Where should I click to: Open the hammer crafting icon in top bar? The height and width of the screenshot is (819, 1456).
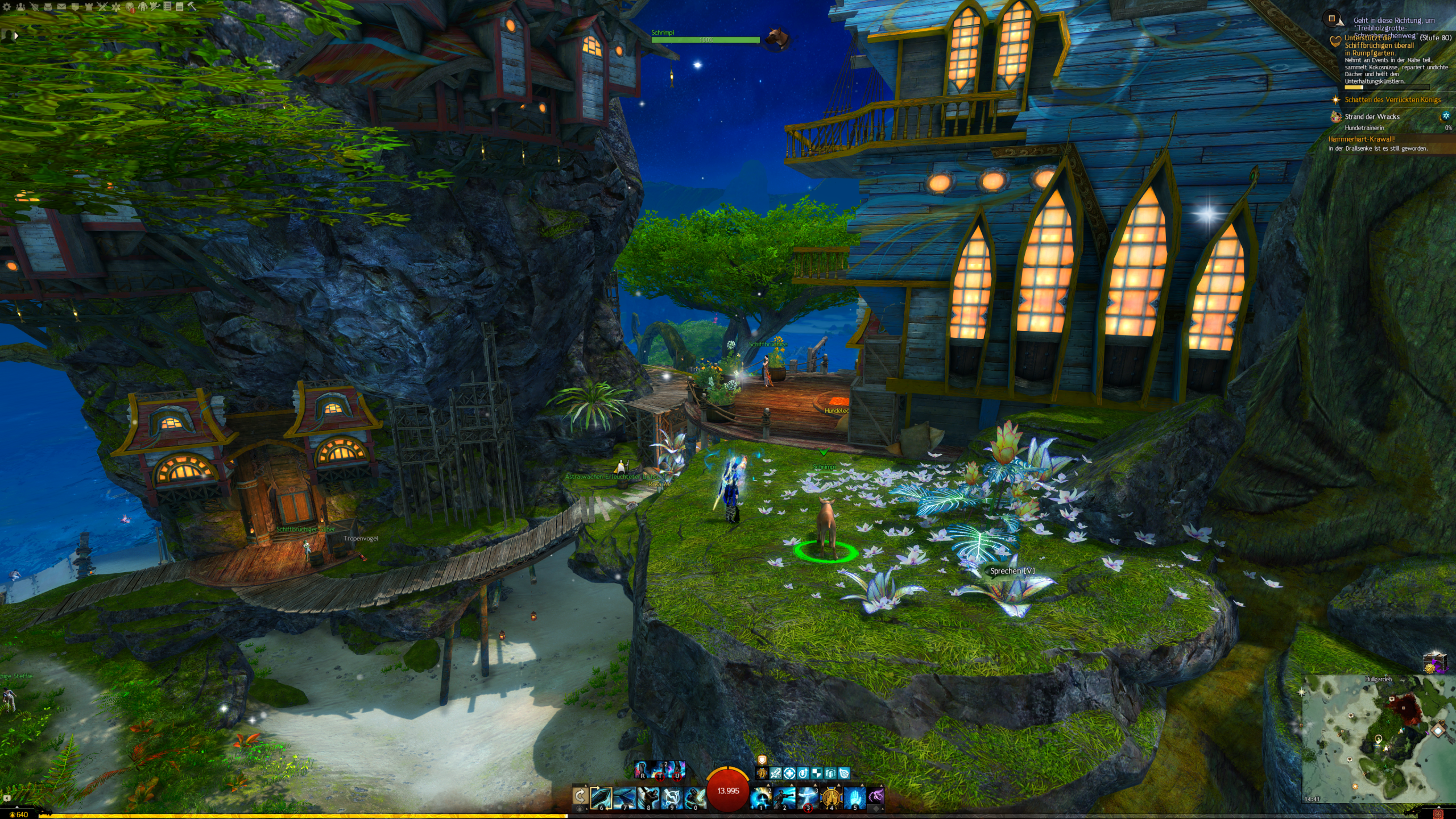192,7
